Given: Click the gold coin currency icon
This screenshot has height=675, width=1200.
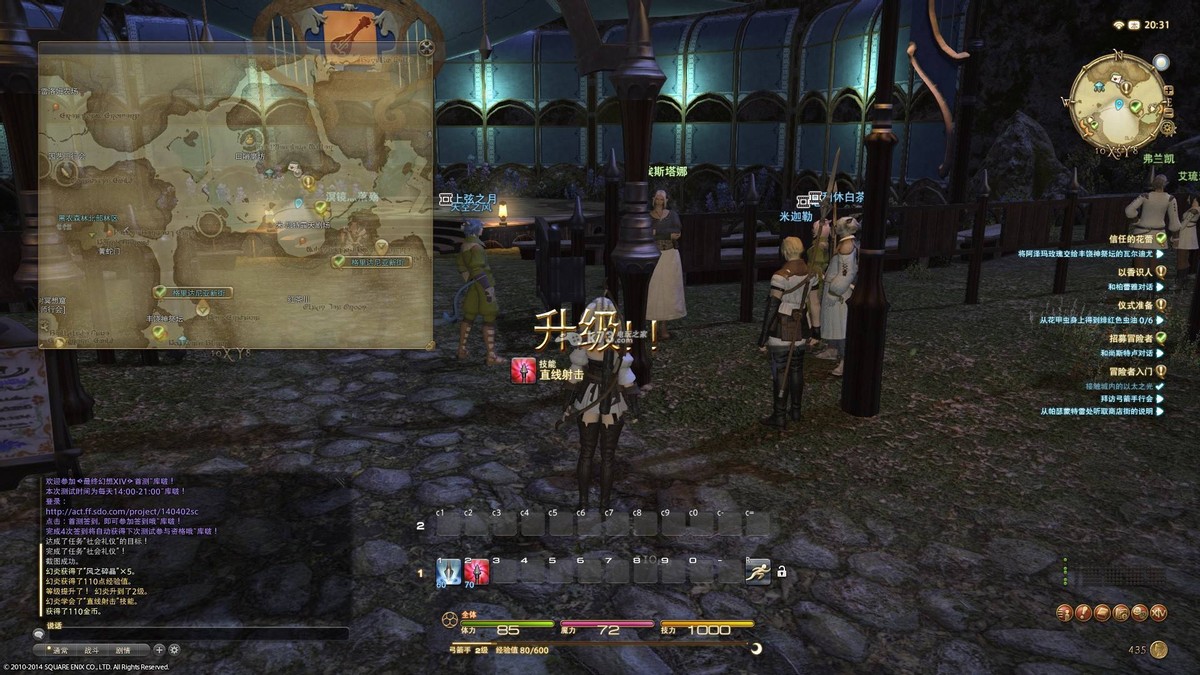Looking at the screenshot, I should (1158, 650).
